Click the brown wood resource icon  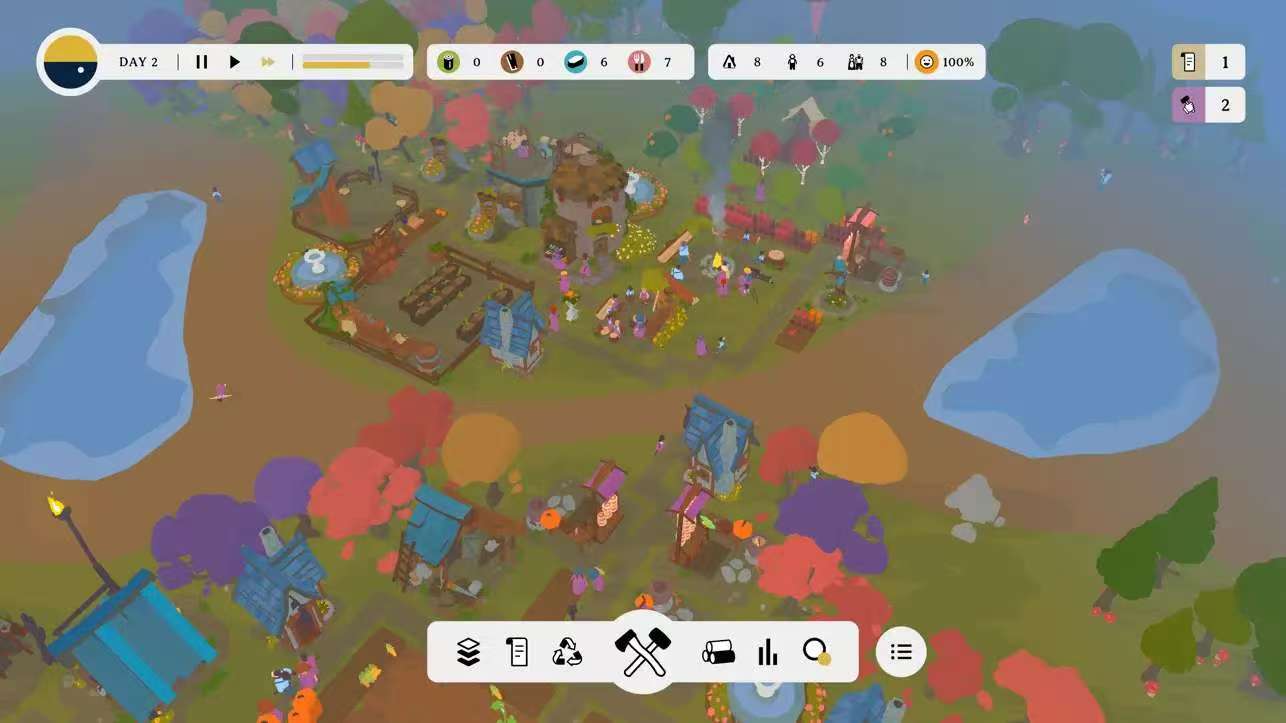(x=512, y=62)
